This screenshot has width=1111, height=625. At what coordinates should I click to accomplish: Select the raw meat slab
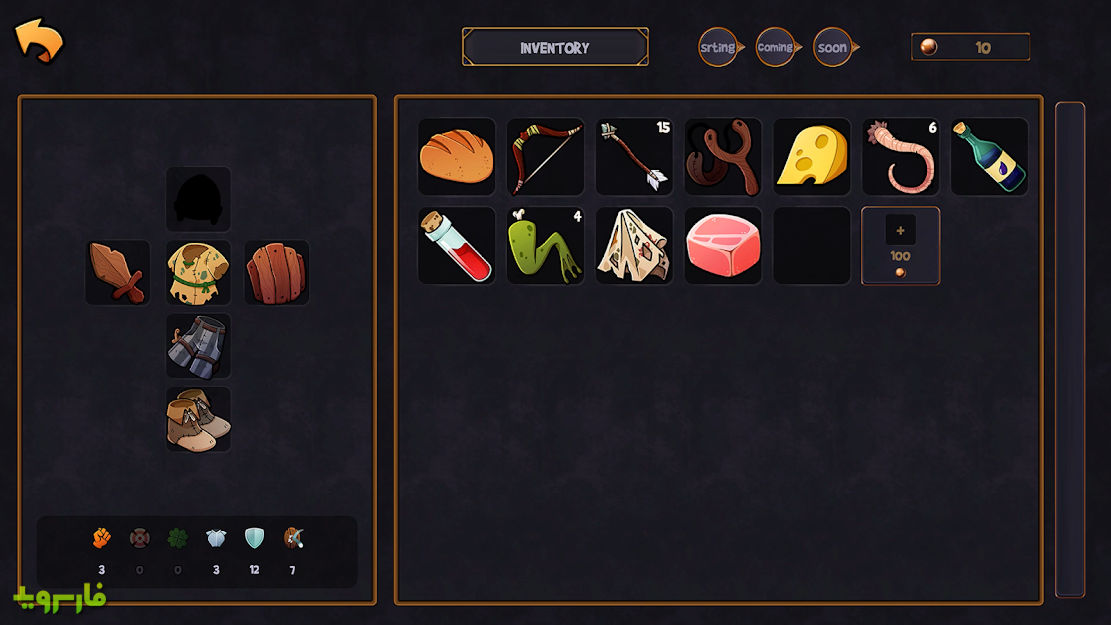723,246
